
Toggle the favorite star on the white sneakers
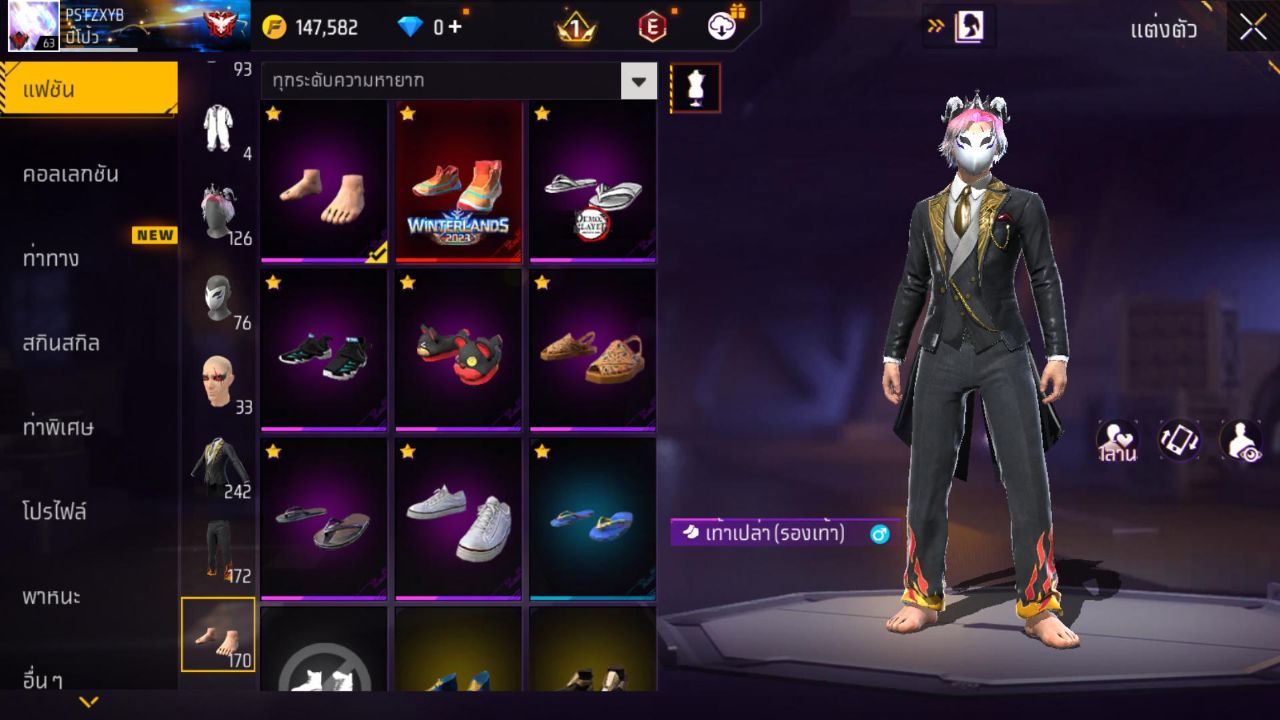pyautogui.click(x=406, y=452)
